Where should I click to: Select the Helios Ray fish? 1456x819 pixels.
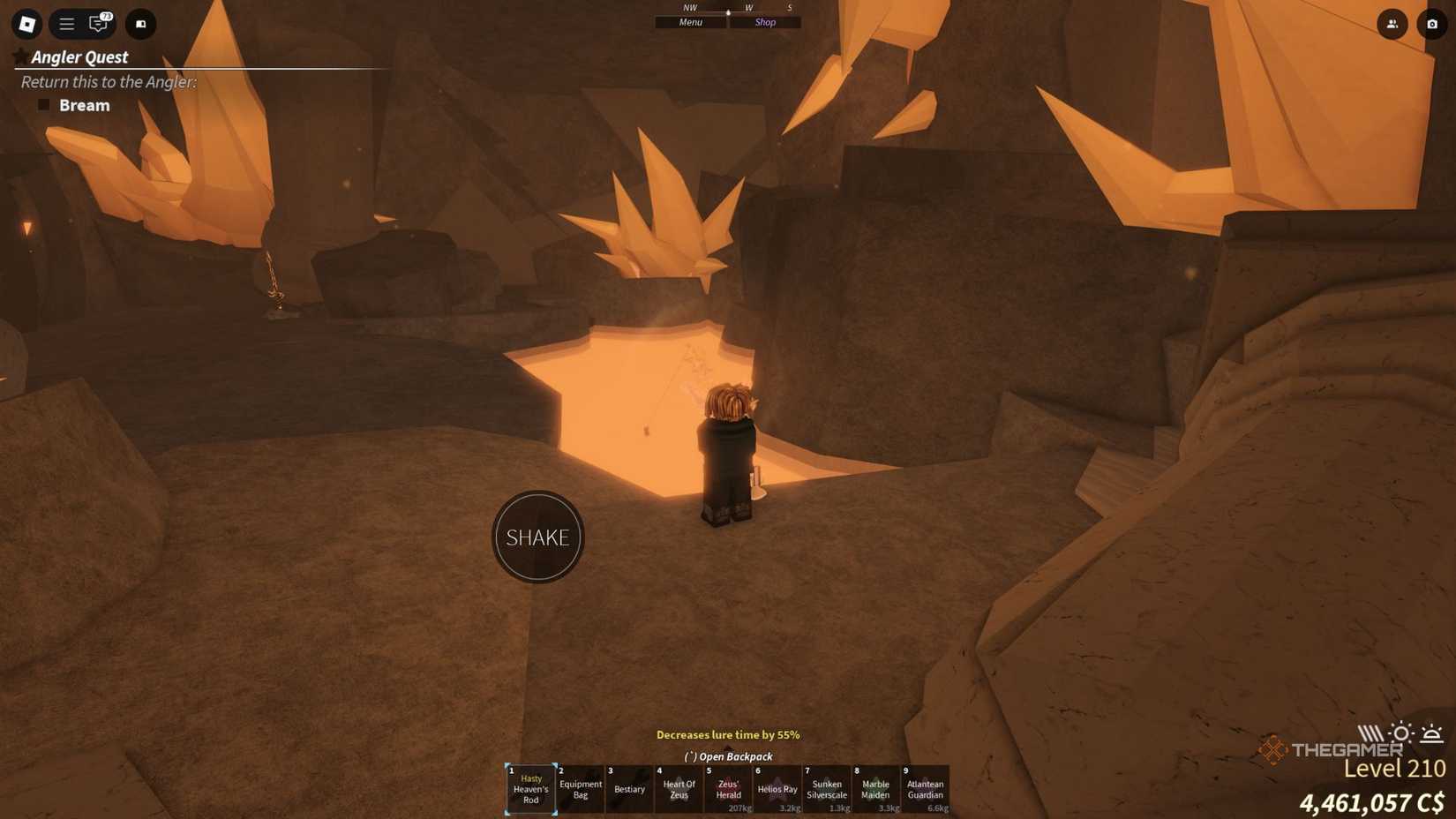777,789
